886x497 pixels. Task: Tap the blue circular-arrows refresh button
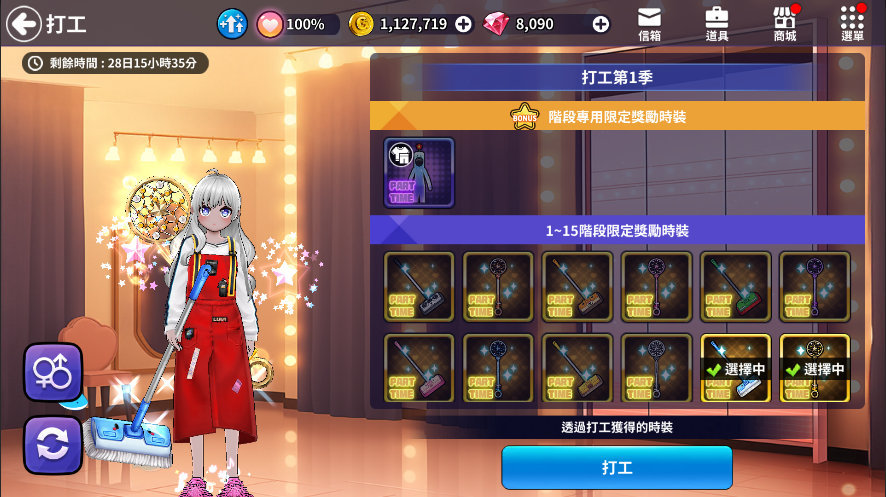pyautogui.click(x=52, y=444)
